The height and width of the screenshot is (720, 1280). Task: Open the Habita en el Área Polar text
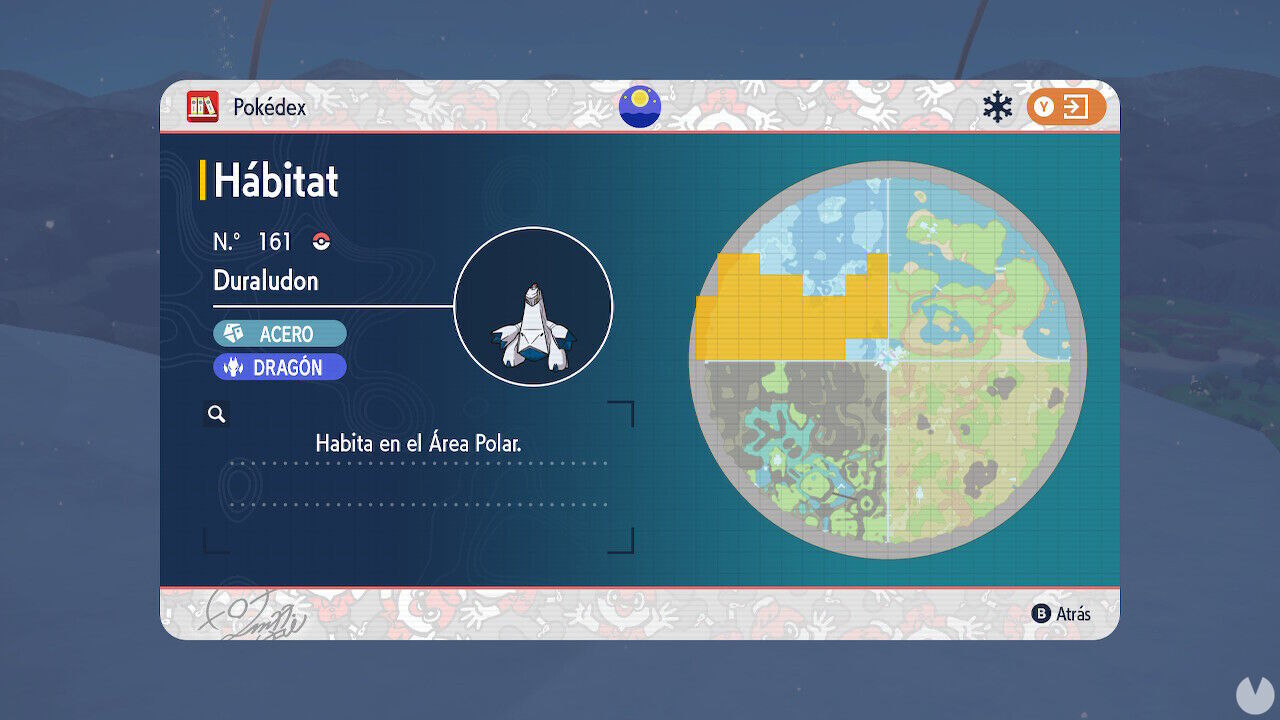pyautogui.click(x=419, y=443)
